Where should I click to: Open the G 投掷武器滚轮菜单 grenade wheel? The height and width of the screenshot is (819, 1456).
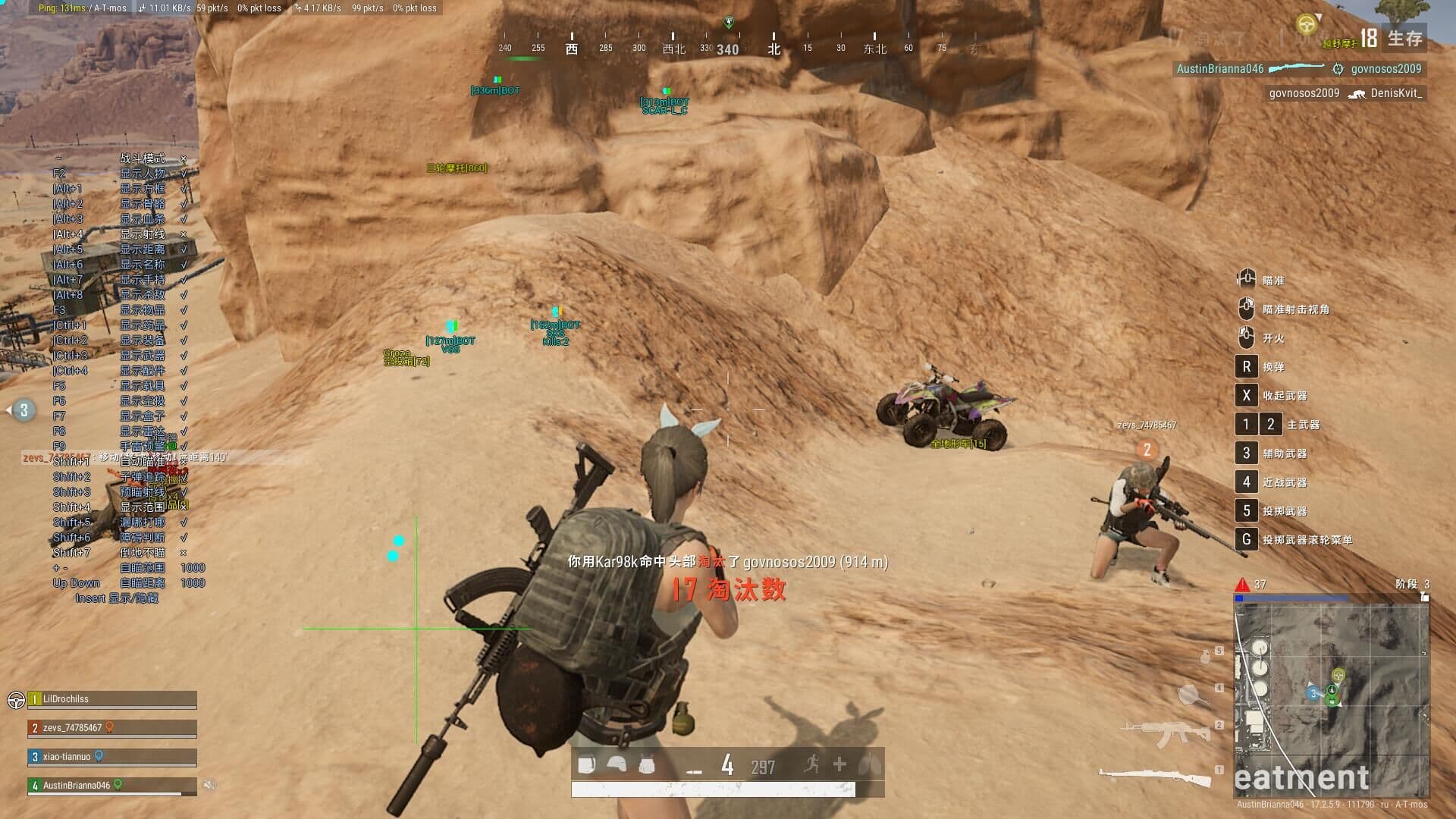(1246, 539)
